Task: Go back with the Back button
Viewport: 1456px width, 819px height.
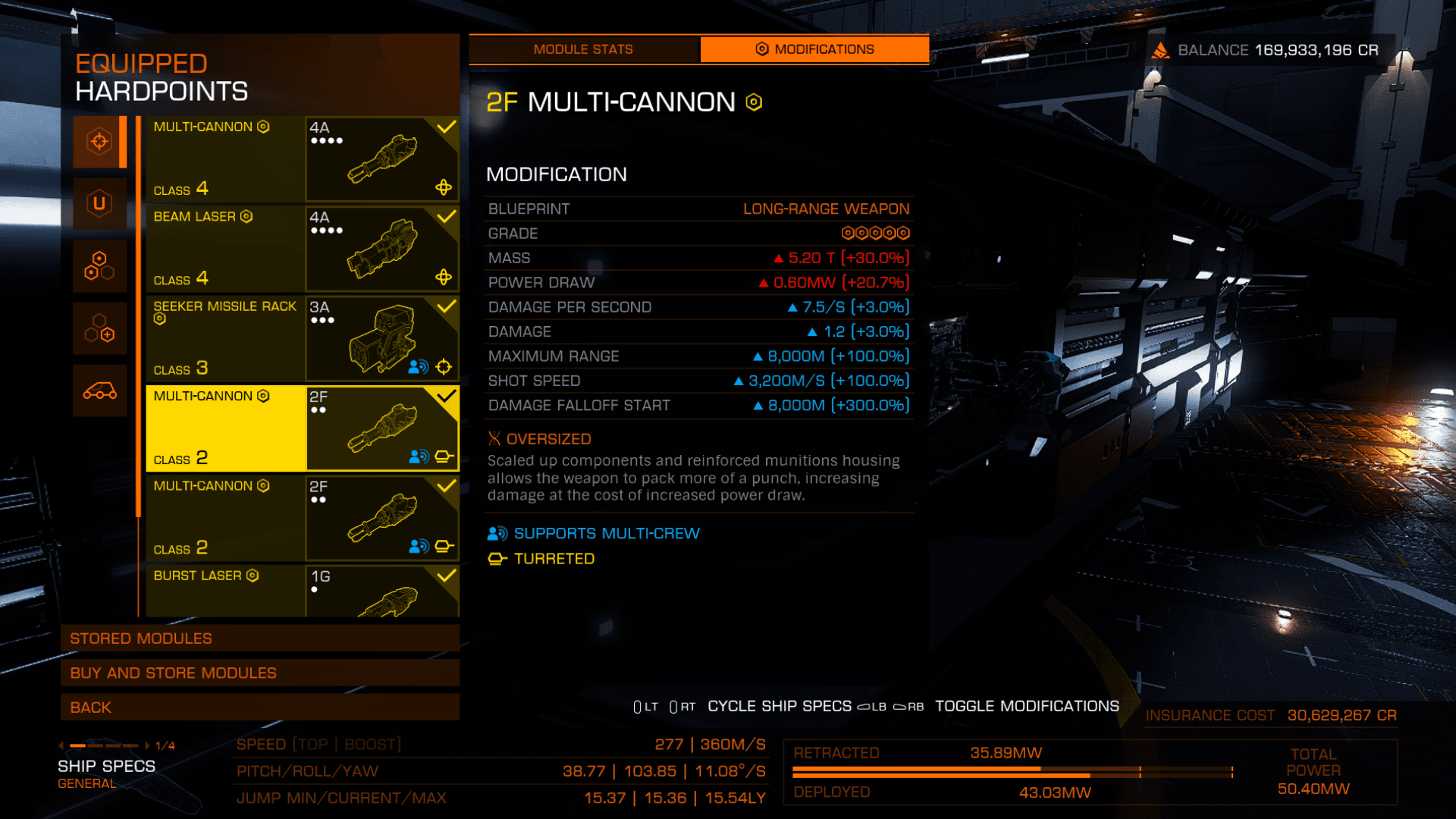Action: pyautogui.click(x=259, y=708)
